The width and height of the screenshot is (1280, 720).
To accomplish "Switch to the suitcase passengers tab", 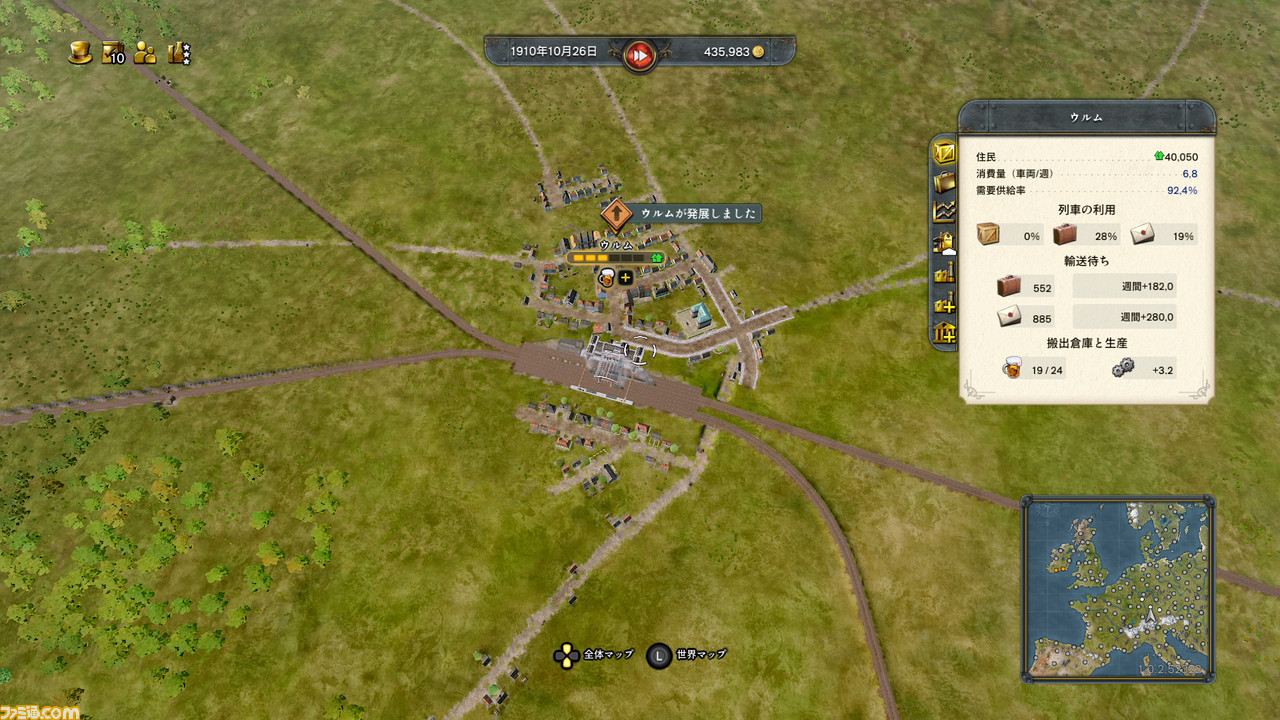I will tap(944, 182).
